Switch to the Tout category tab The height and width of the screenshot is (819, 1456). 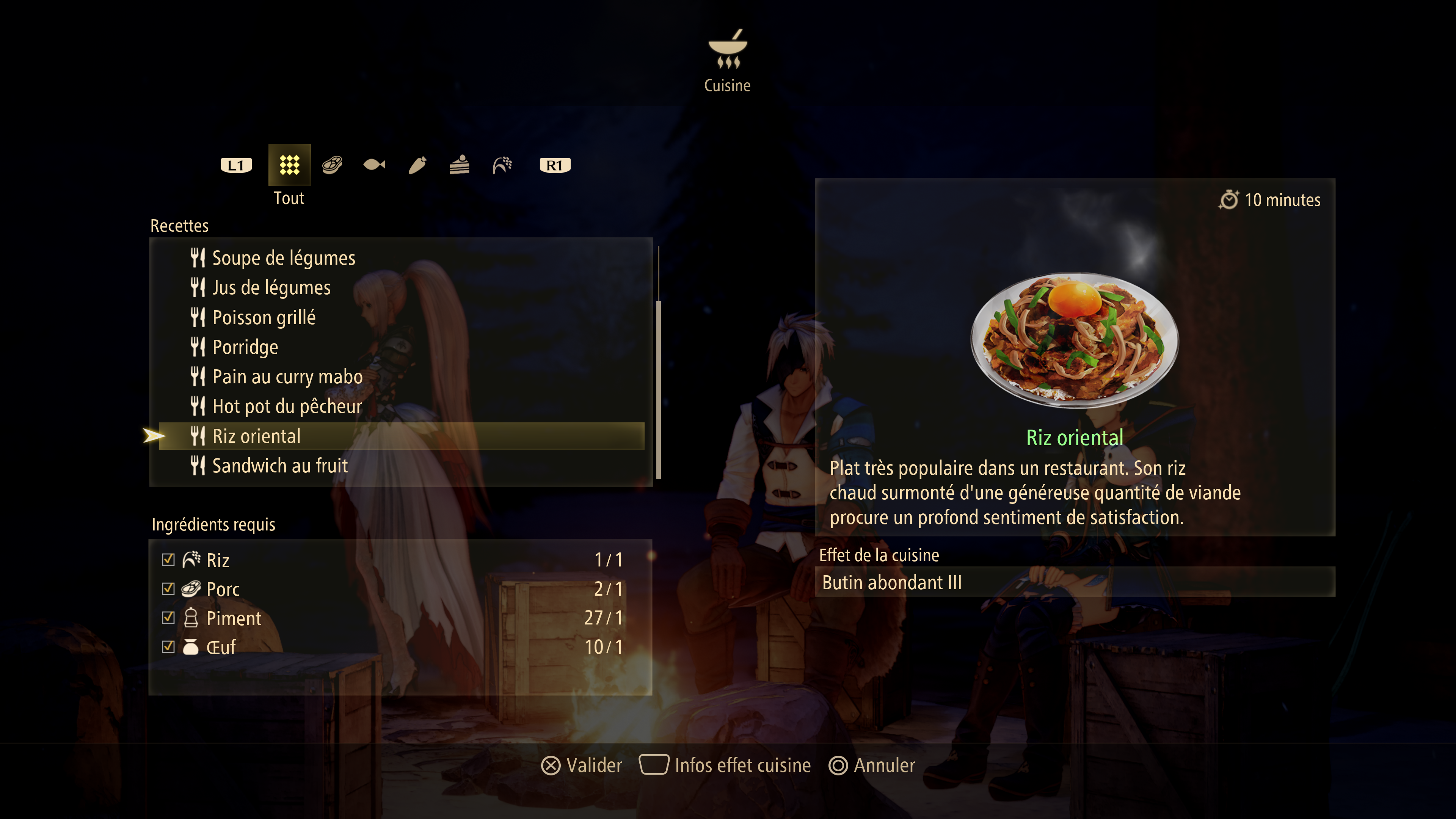pyautogui.click(x=289, y=165)
